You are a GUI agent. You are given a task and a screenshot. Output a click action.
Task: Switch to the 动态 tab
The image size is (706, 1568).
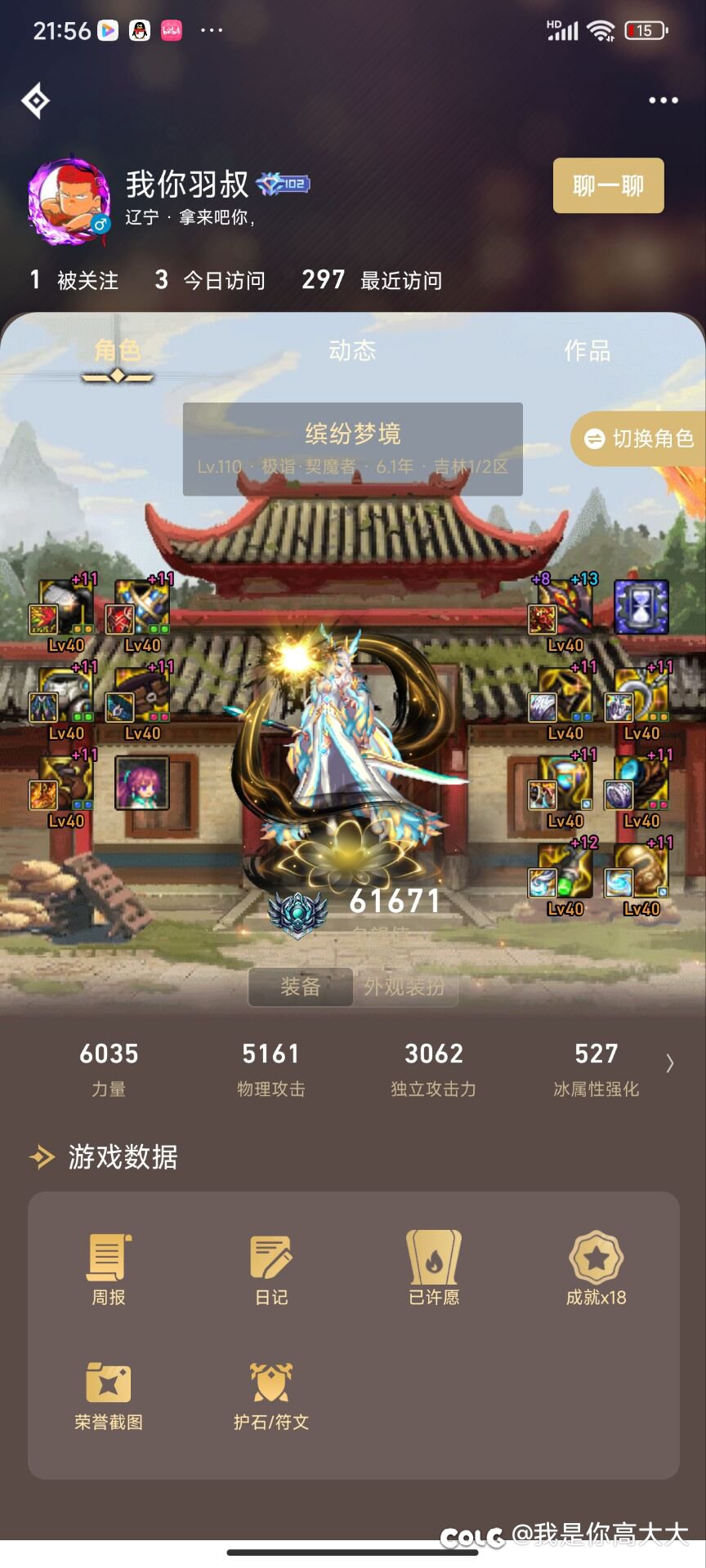[352, 351]
